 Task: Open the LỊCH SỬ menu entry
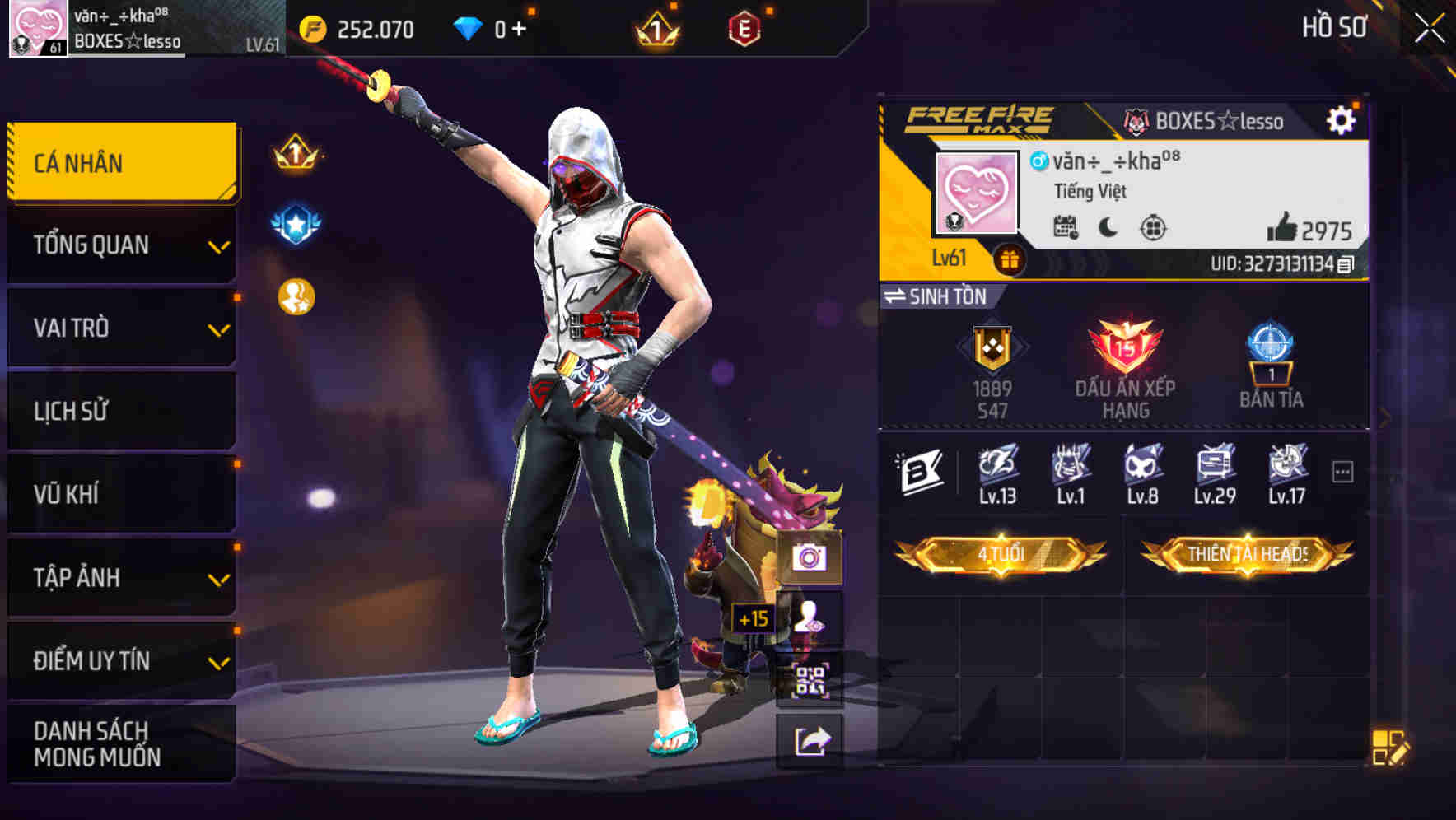pos(120,411)
